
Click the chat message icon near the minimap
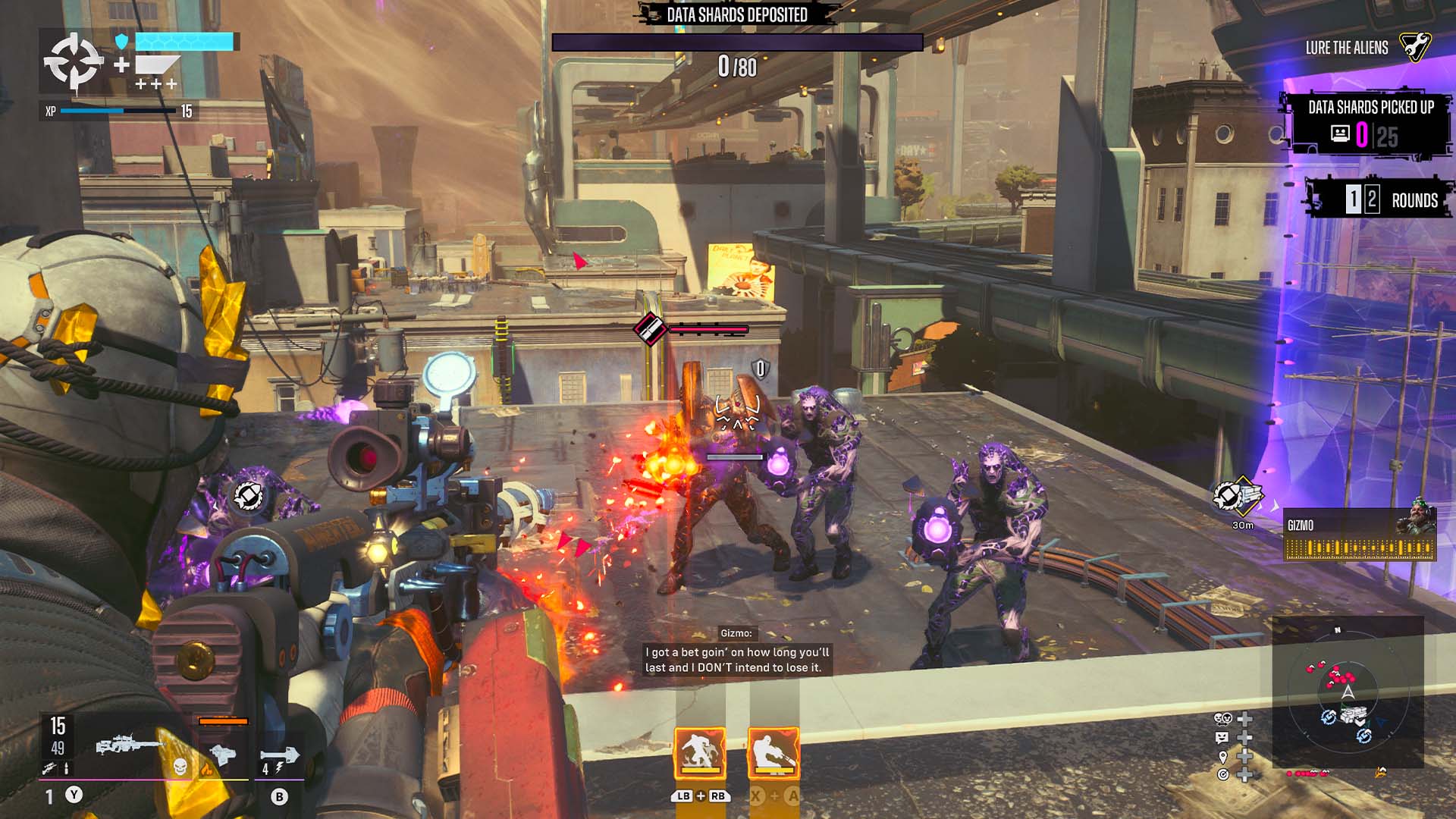[x=1222, y=738]
